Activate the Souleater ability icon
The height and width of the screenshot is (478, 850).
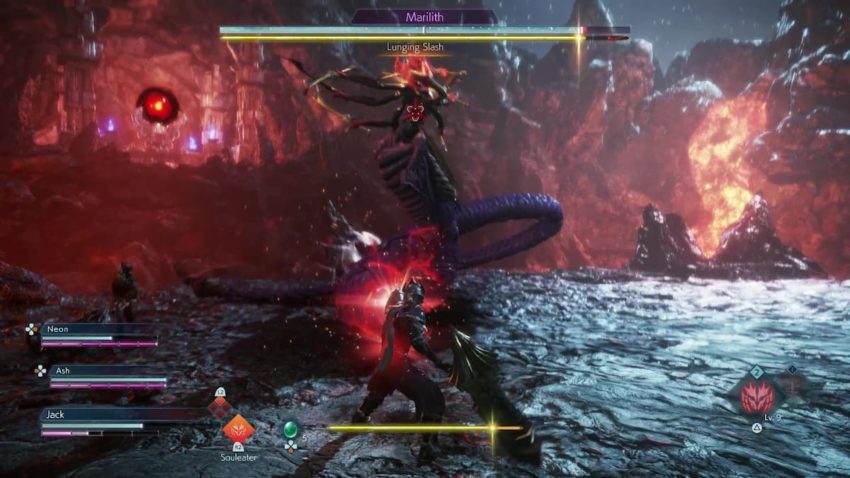click(238, 429)
